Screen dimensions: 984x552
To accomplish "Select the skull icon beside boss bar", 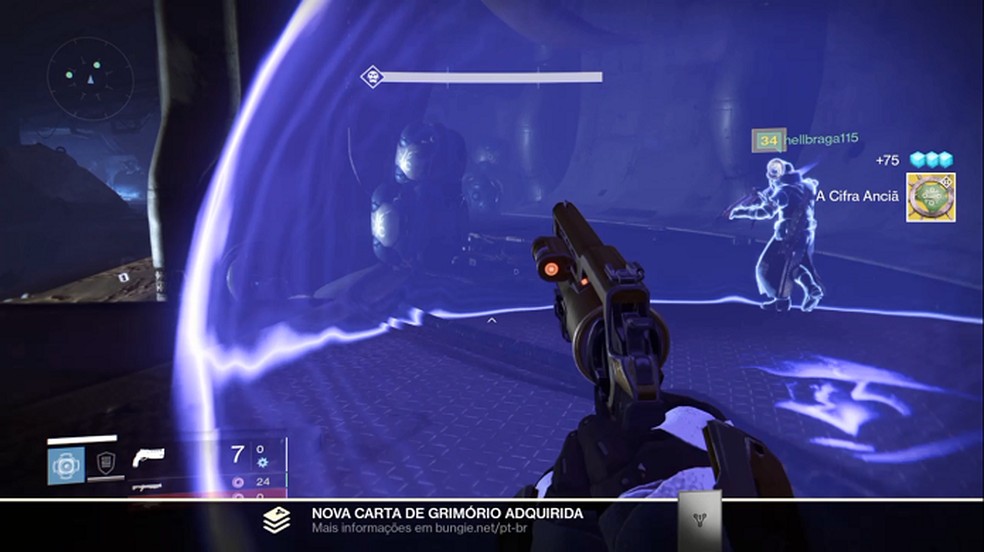I will click(x=372, y=77).
